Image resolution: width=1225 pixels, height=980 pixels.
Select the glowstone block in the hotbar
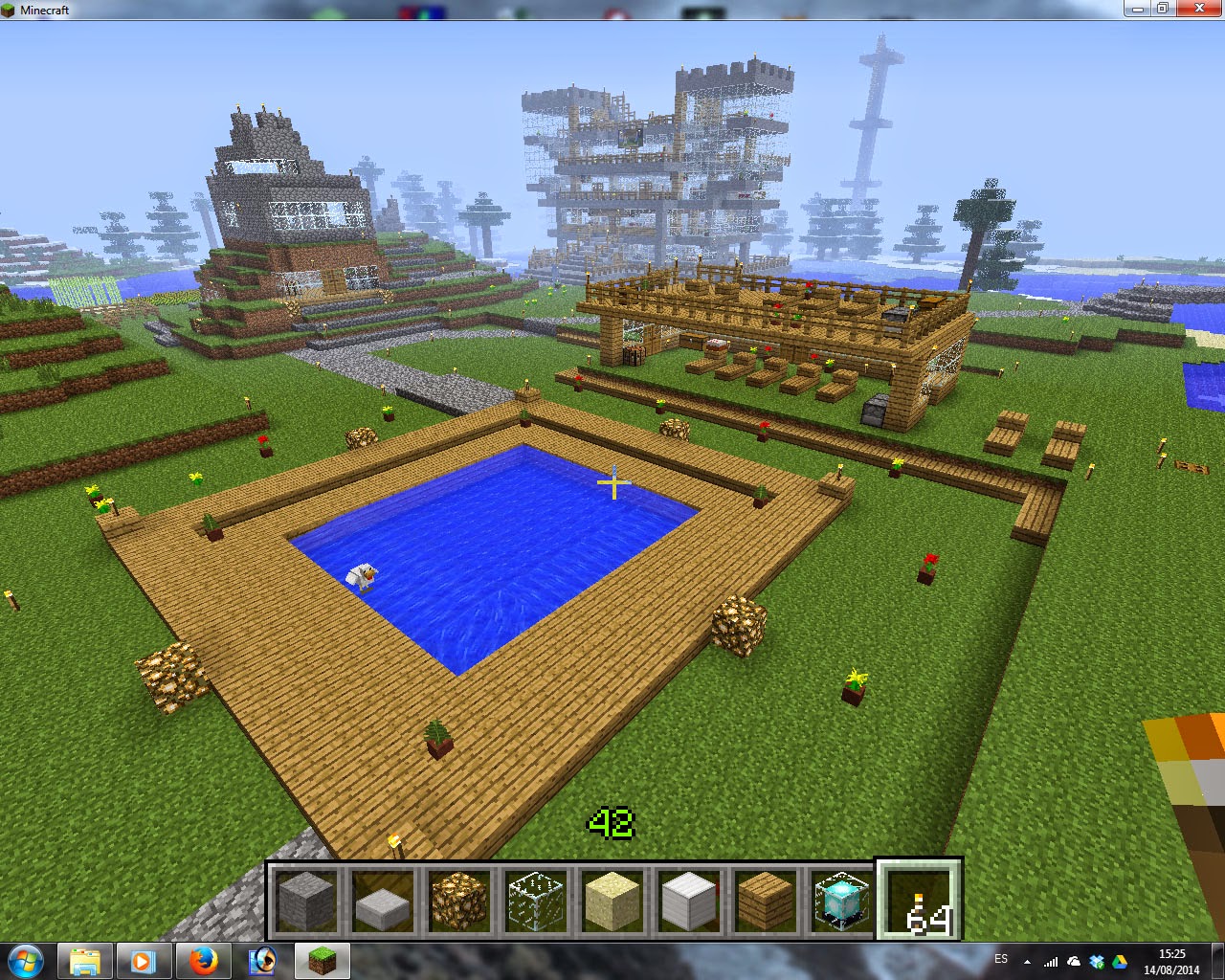(458, 900)
